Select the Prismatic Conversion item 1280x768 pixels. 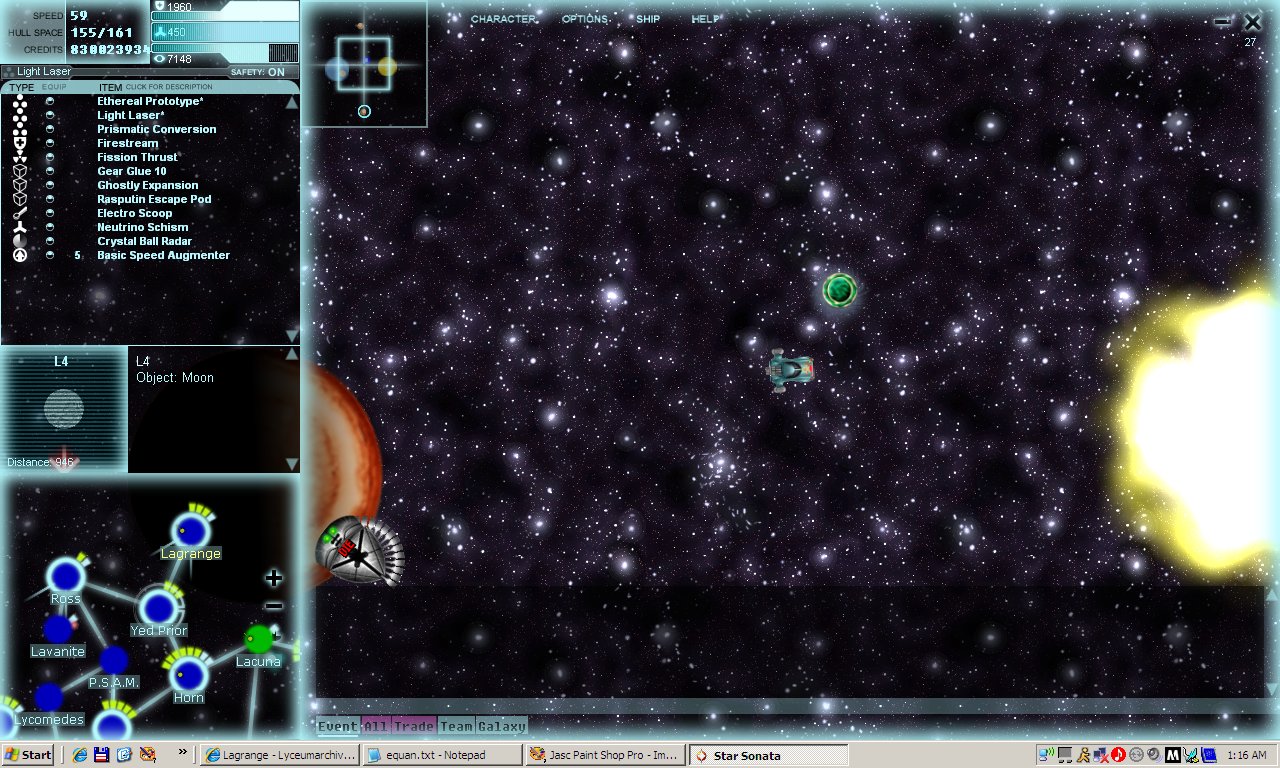coord(156,129)
